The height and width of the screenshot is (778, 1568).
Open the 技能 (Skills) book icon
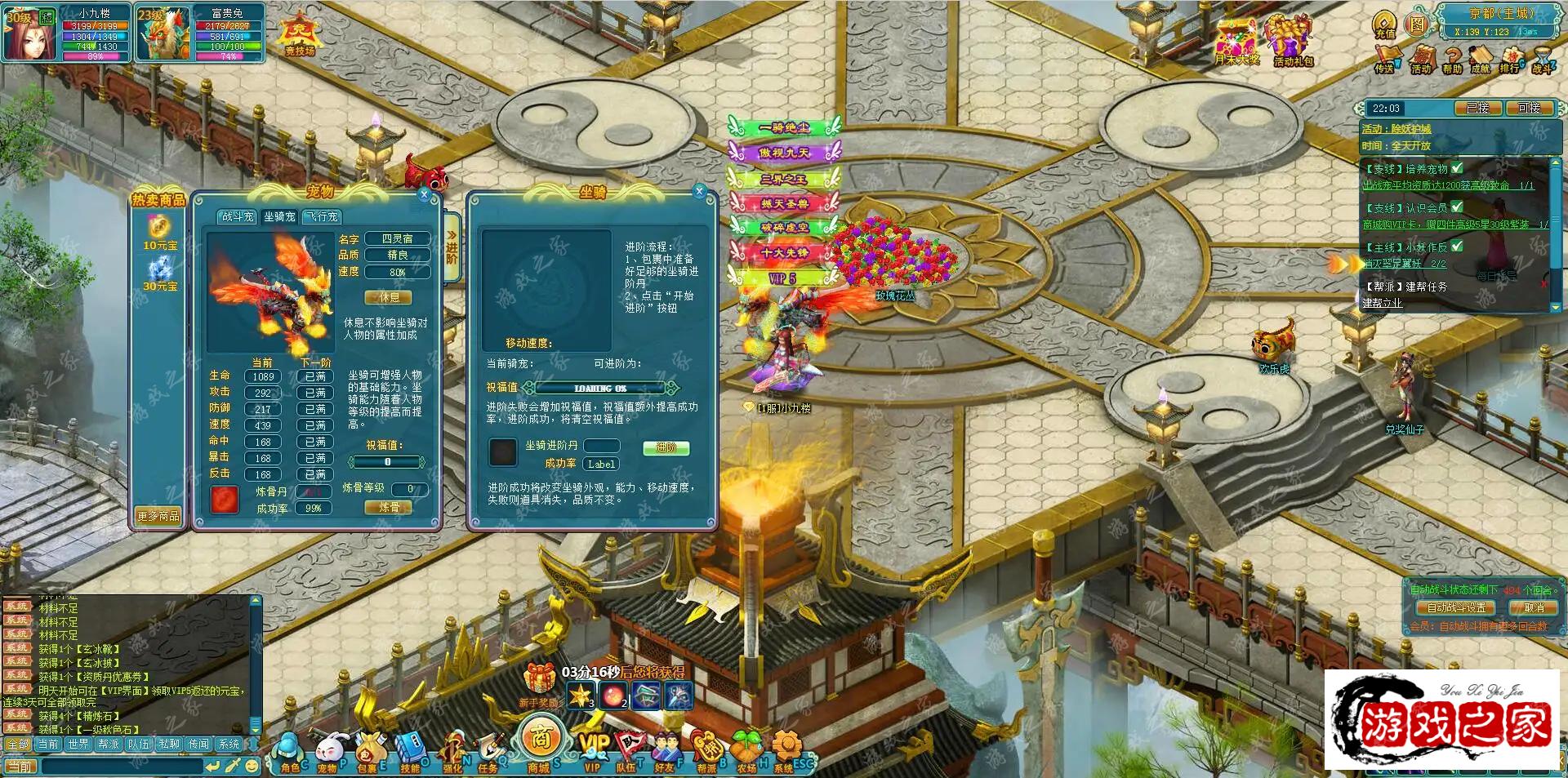coord(412,745)
